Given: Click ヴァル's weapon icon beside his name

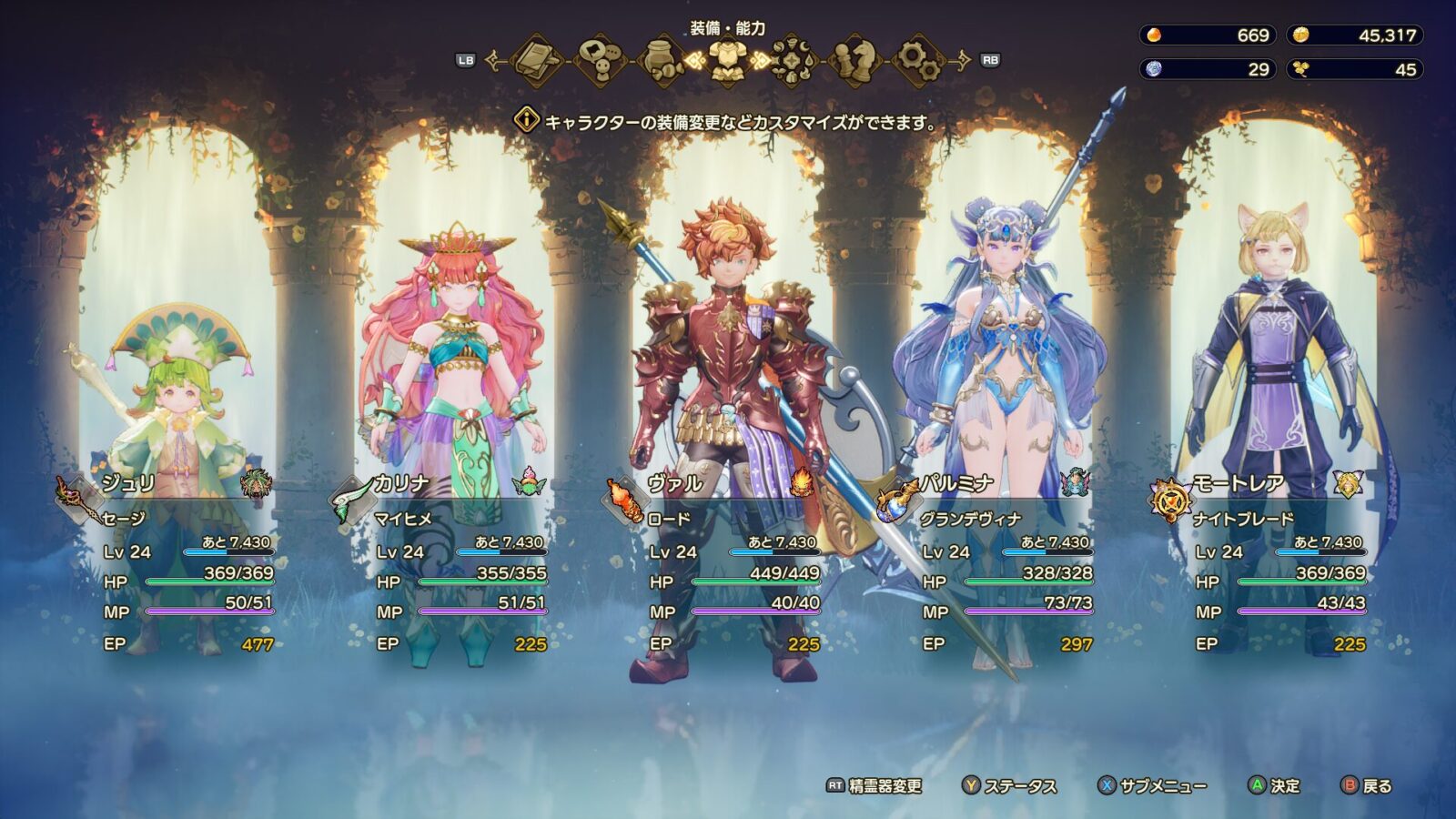Looking at the screenshot, I should pyautogui.click(x=624, y=500).
